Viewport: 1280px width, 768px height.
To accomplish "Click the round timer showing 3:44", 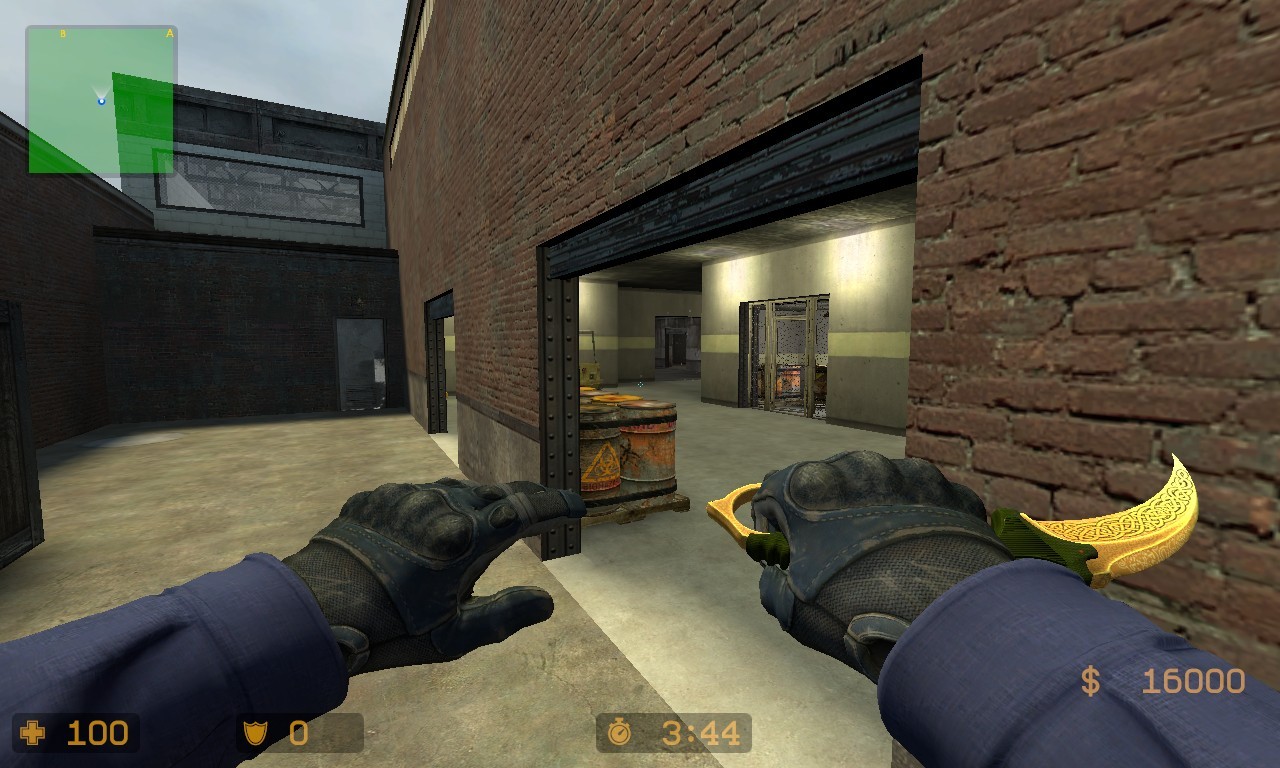I will 688,733.
